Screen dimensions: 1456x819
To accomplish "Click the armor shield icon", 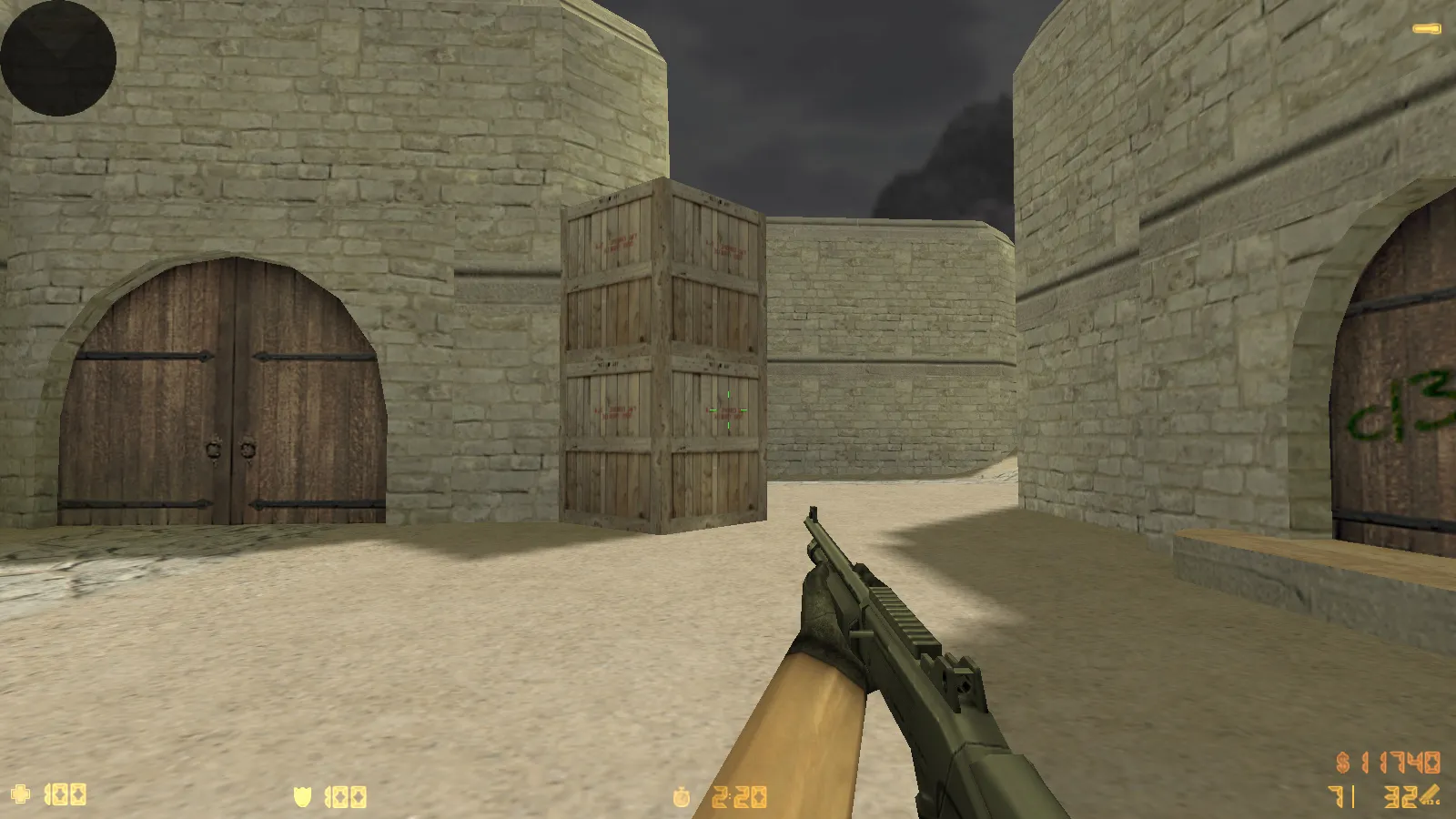I will 301,794.
